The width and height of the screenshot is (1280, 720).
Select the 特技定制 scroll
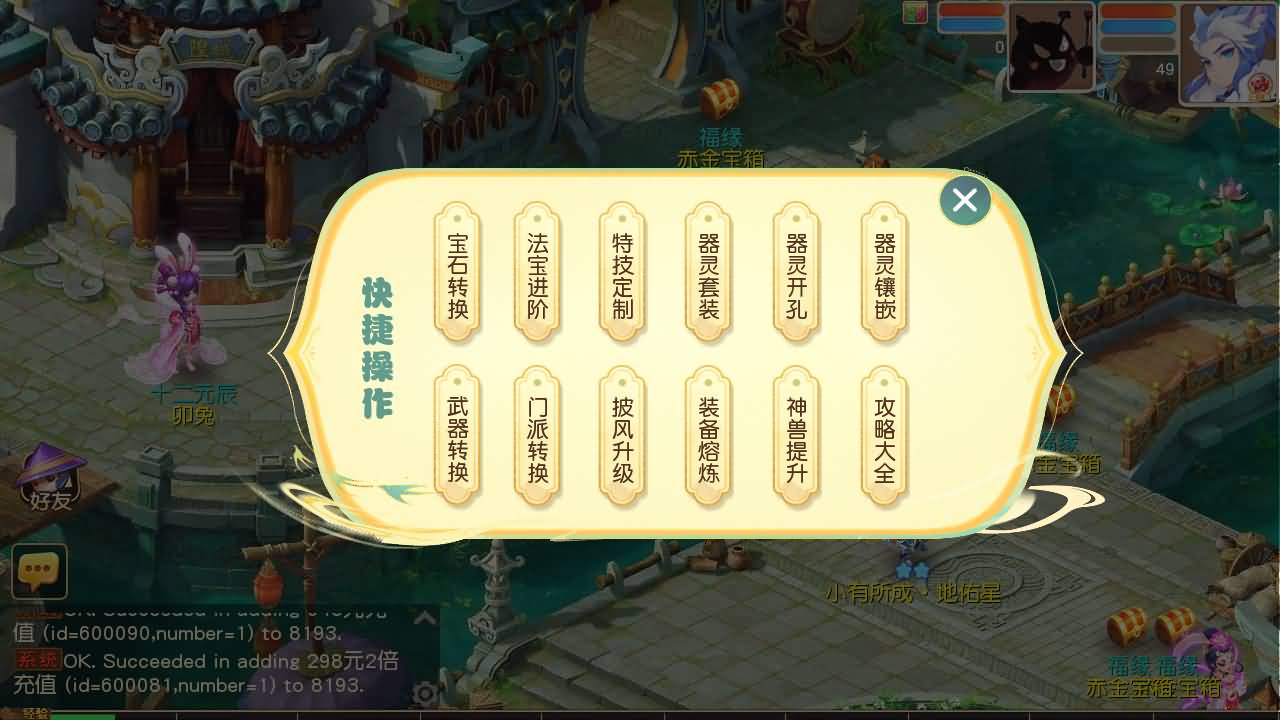tap(622, 272)
